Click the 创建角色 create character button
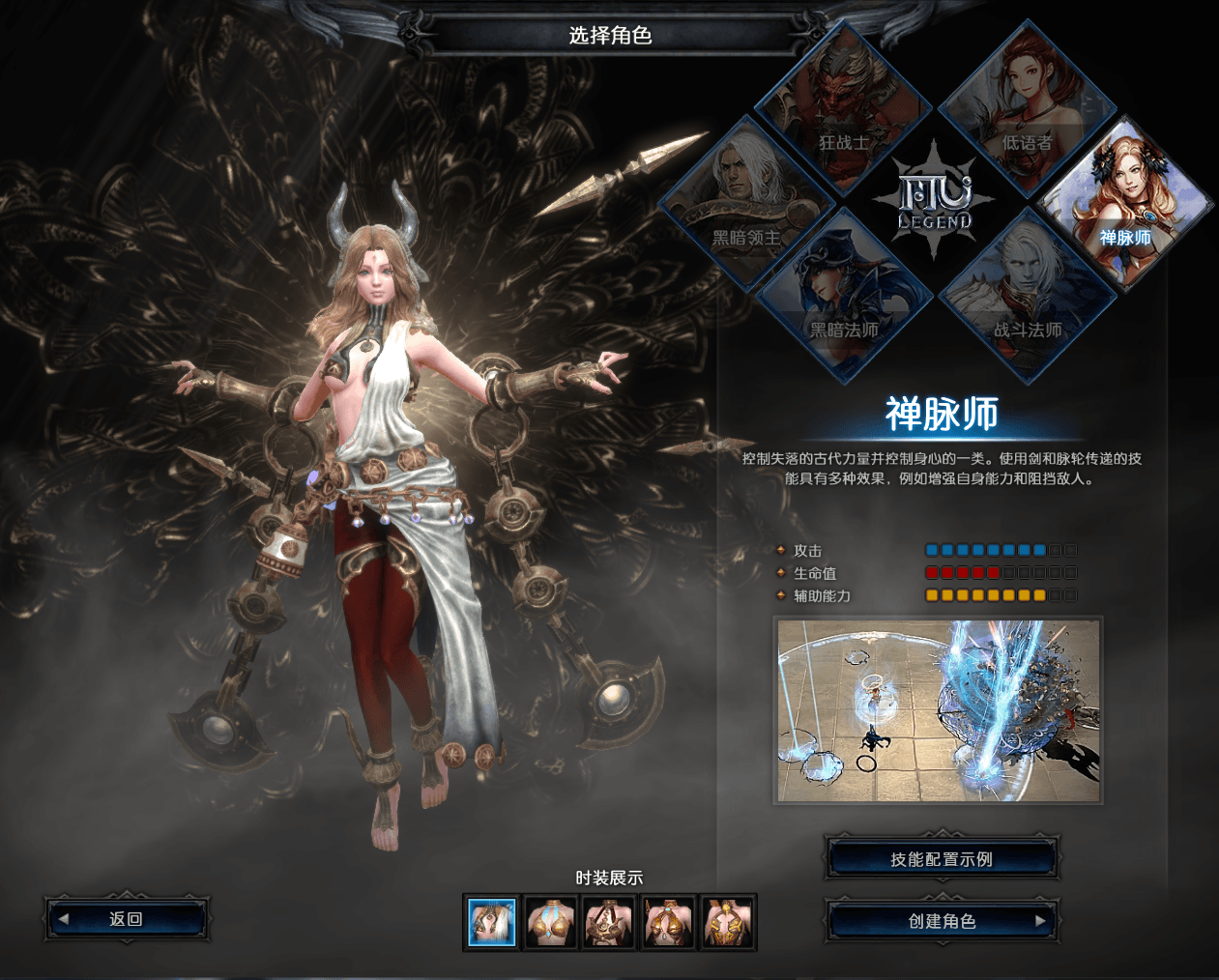The height and width of the screenshot is (980, 1219). [x=942, y=921]
